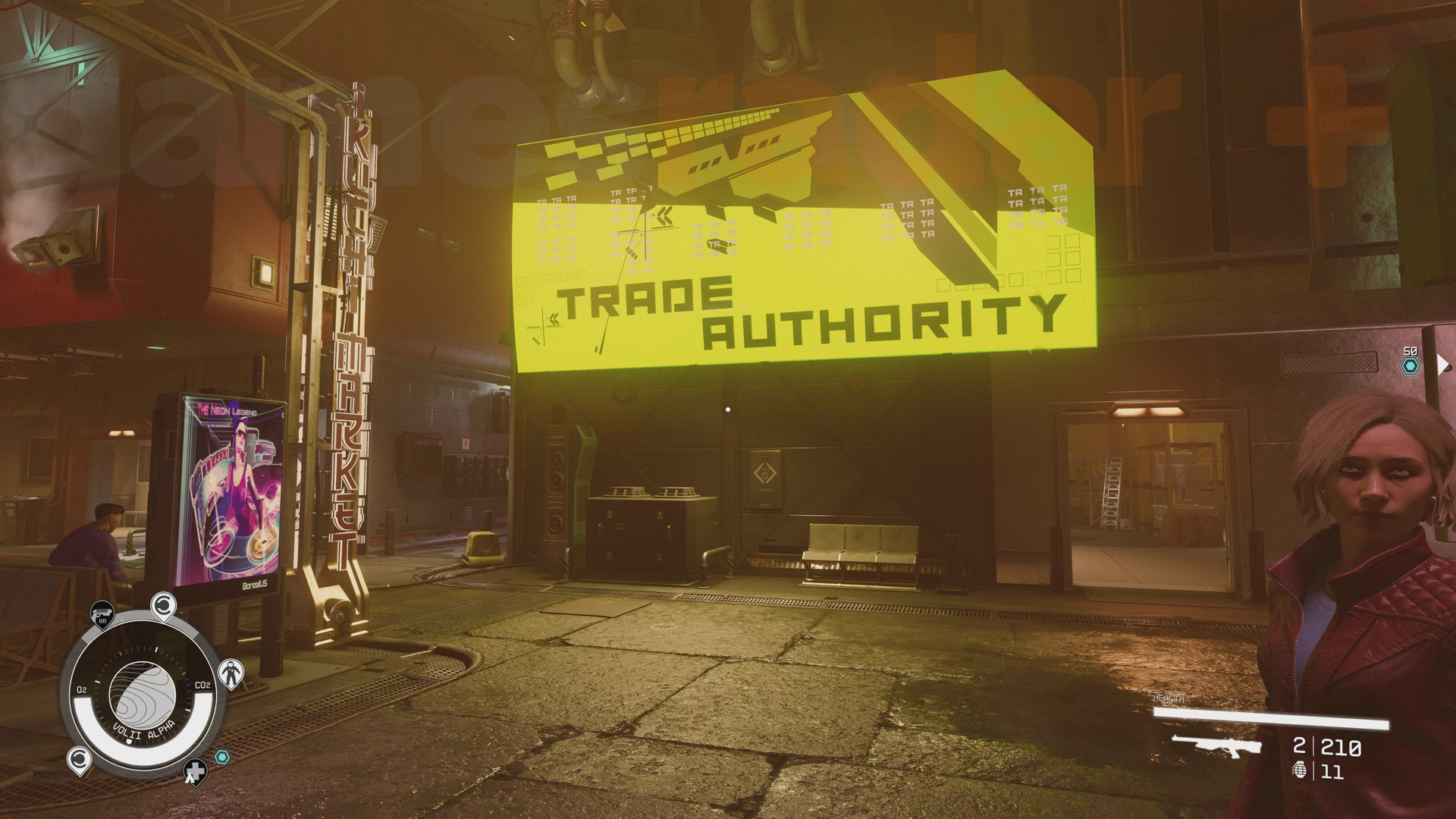Click the ammo counter reading 2/210

tap(1326, 747)
